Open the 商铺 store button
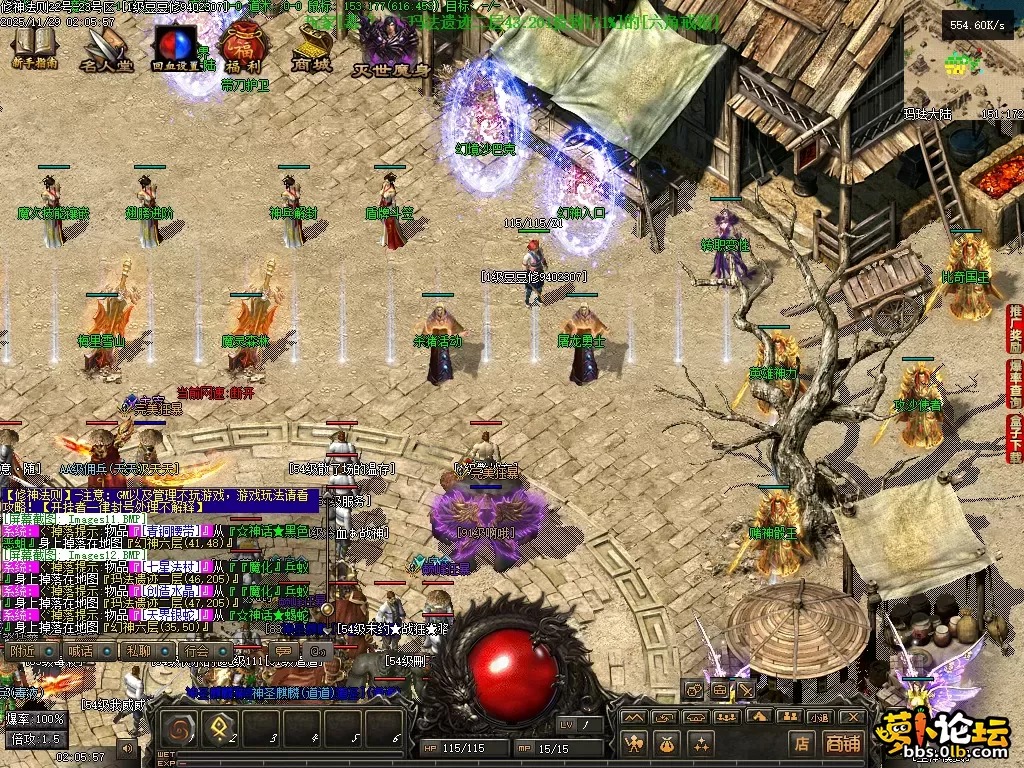Image resolution: width=1024 pixels, height=768 pixels. 842,743
